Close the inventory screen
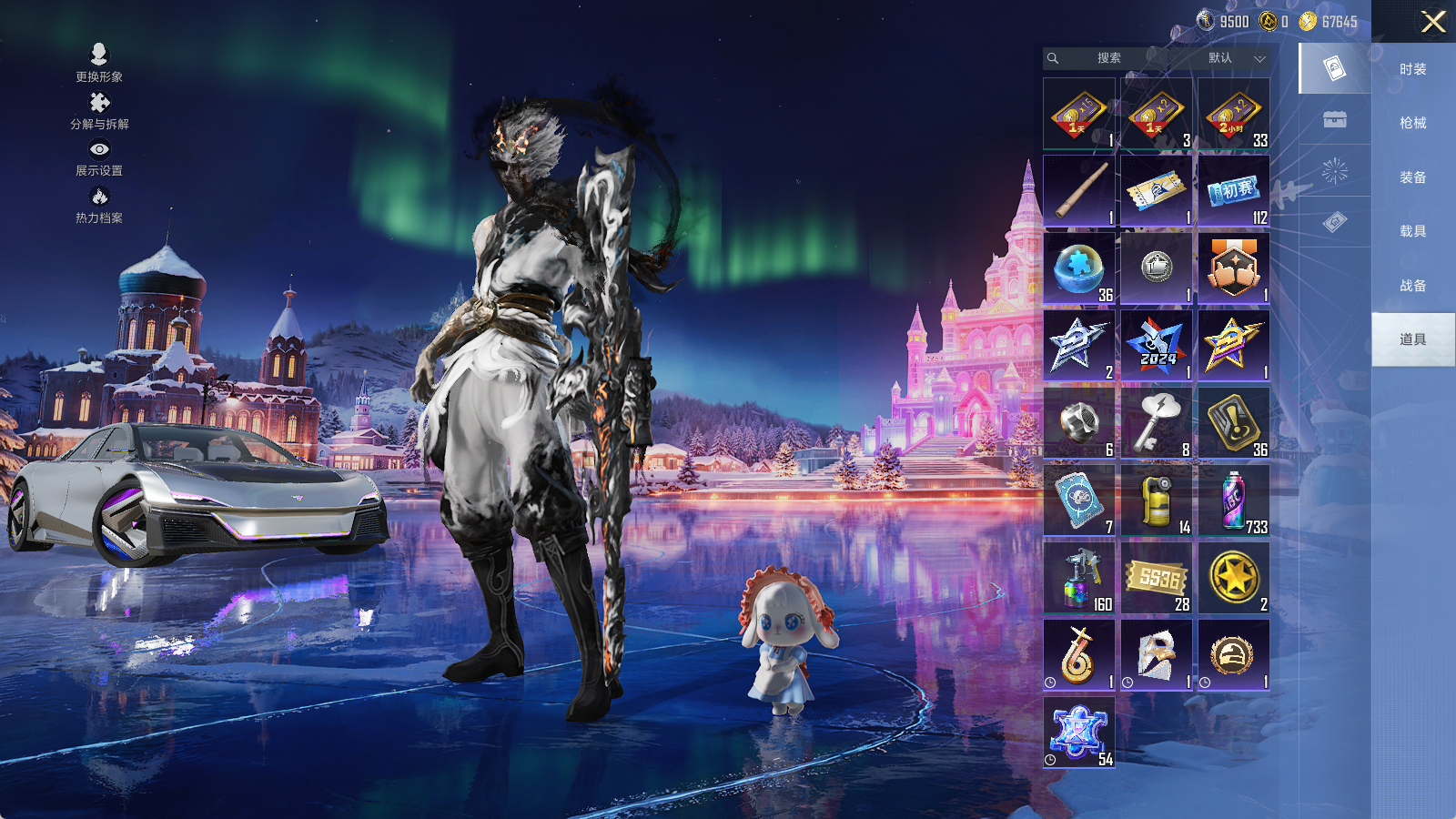 click(x=1432, y=22)
